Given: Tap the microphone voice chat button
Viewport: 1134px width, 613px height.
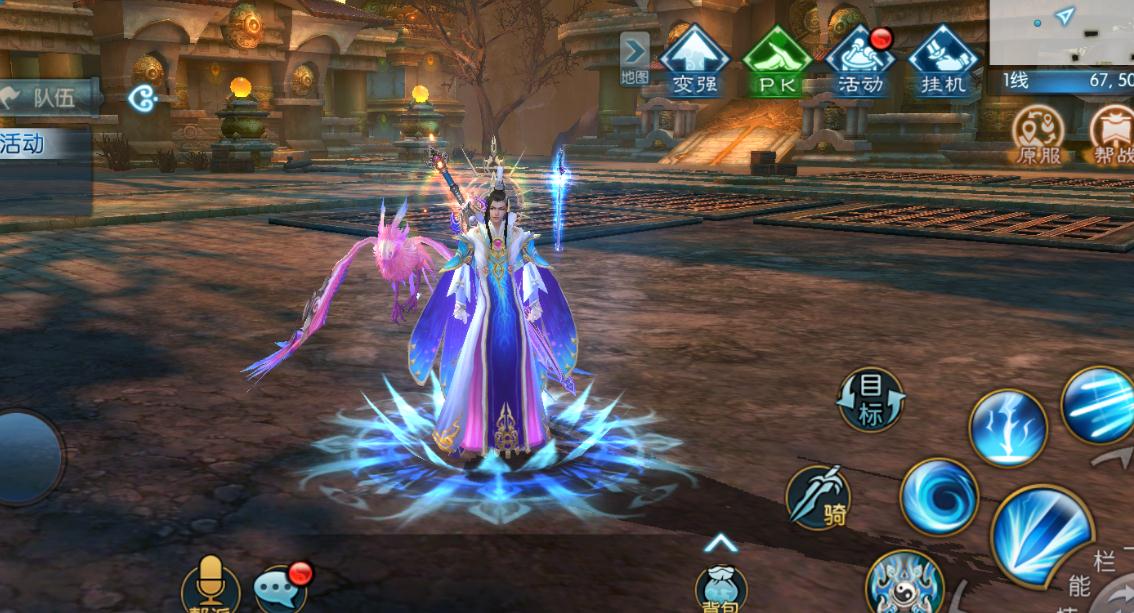Looking at the screenshot, I should (x=210, y=583).
